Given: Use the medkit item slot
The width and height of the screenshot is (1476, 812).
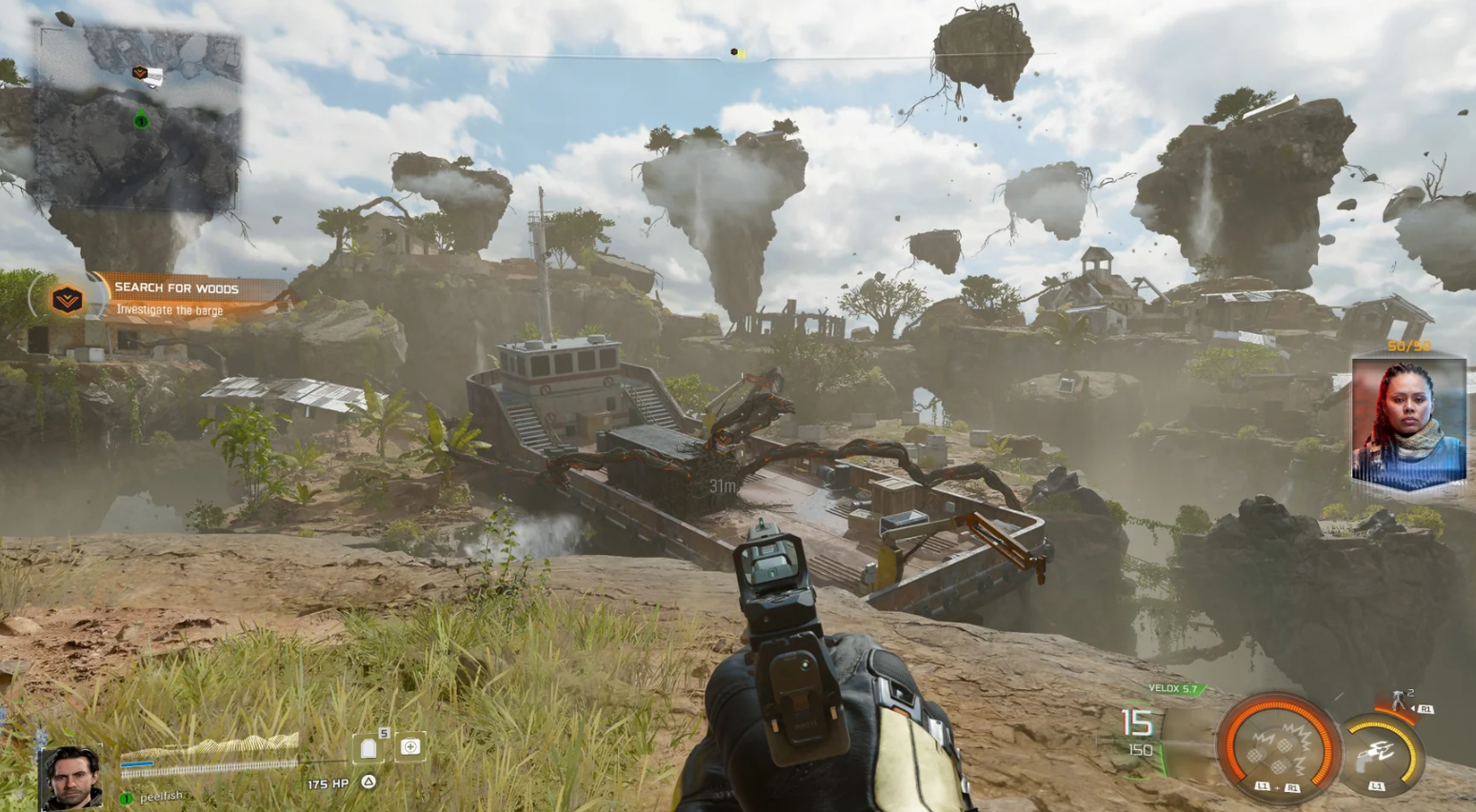Looking at the screenshot, I should click(410, 747).
